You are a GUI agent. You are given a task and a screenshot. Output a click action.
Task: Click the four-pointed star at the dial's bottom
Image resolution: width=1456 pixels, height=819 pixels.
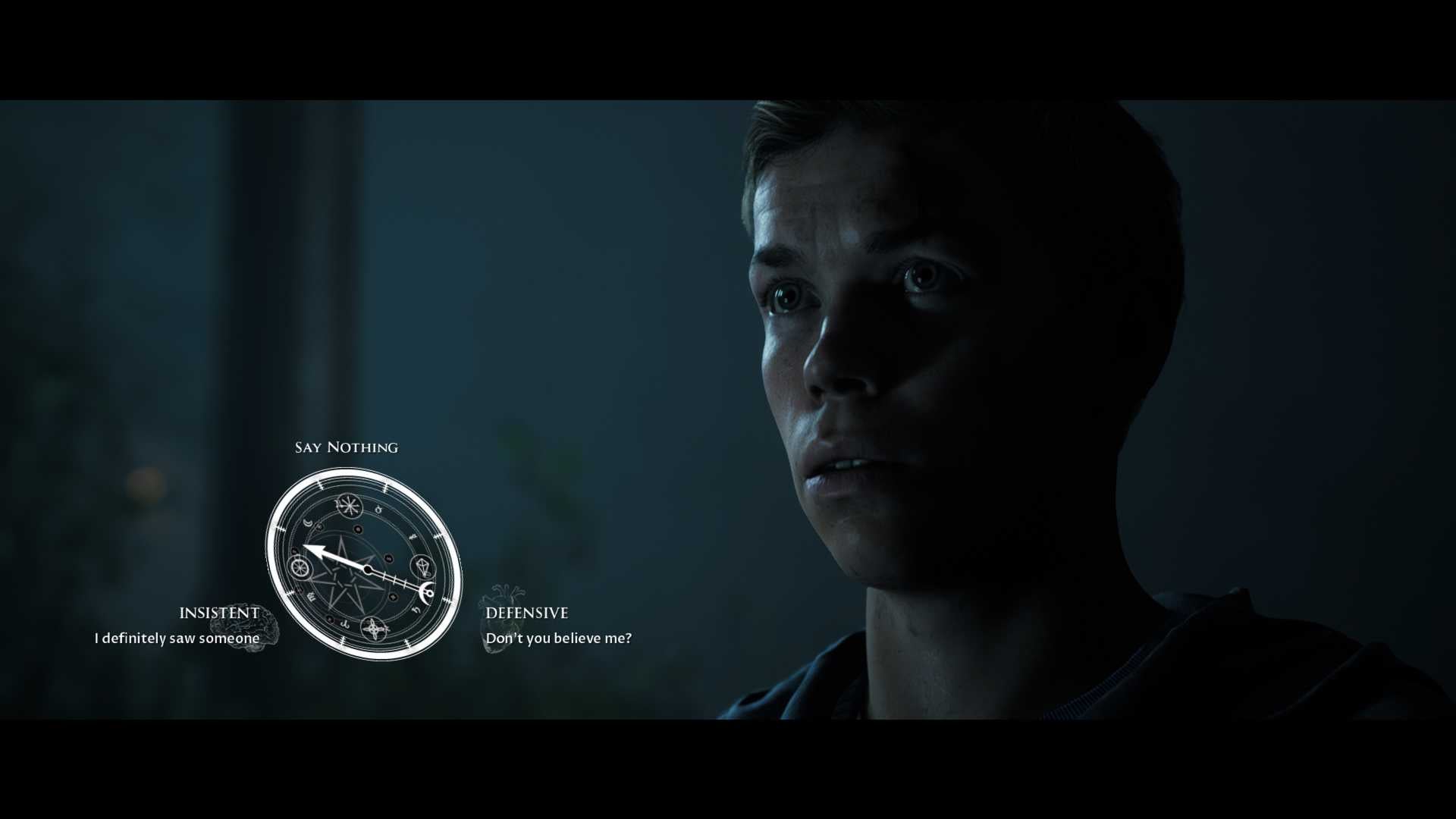(372, 629)
